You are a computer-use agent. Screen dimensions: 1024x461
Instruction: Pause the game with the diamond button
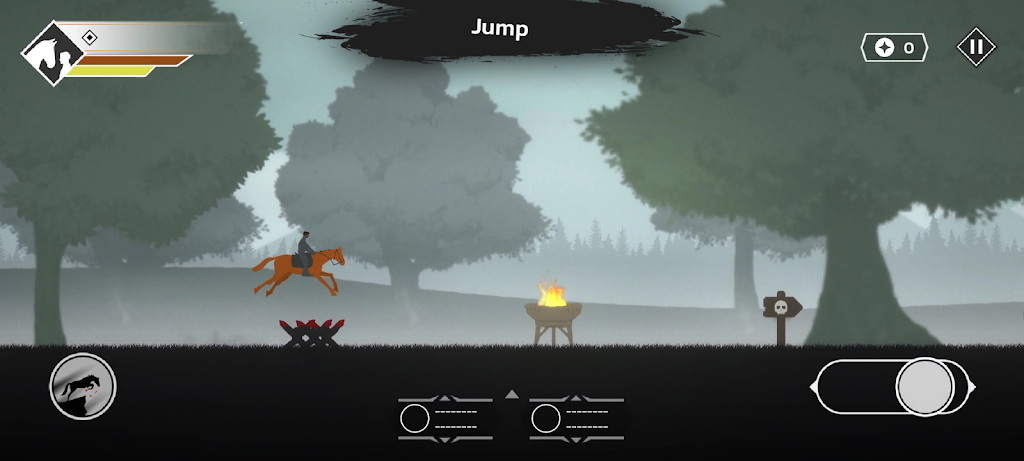[x=976, y=47]
